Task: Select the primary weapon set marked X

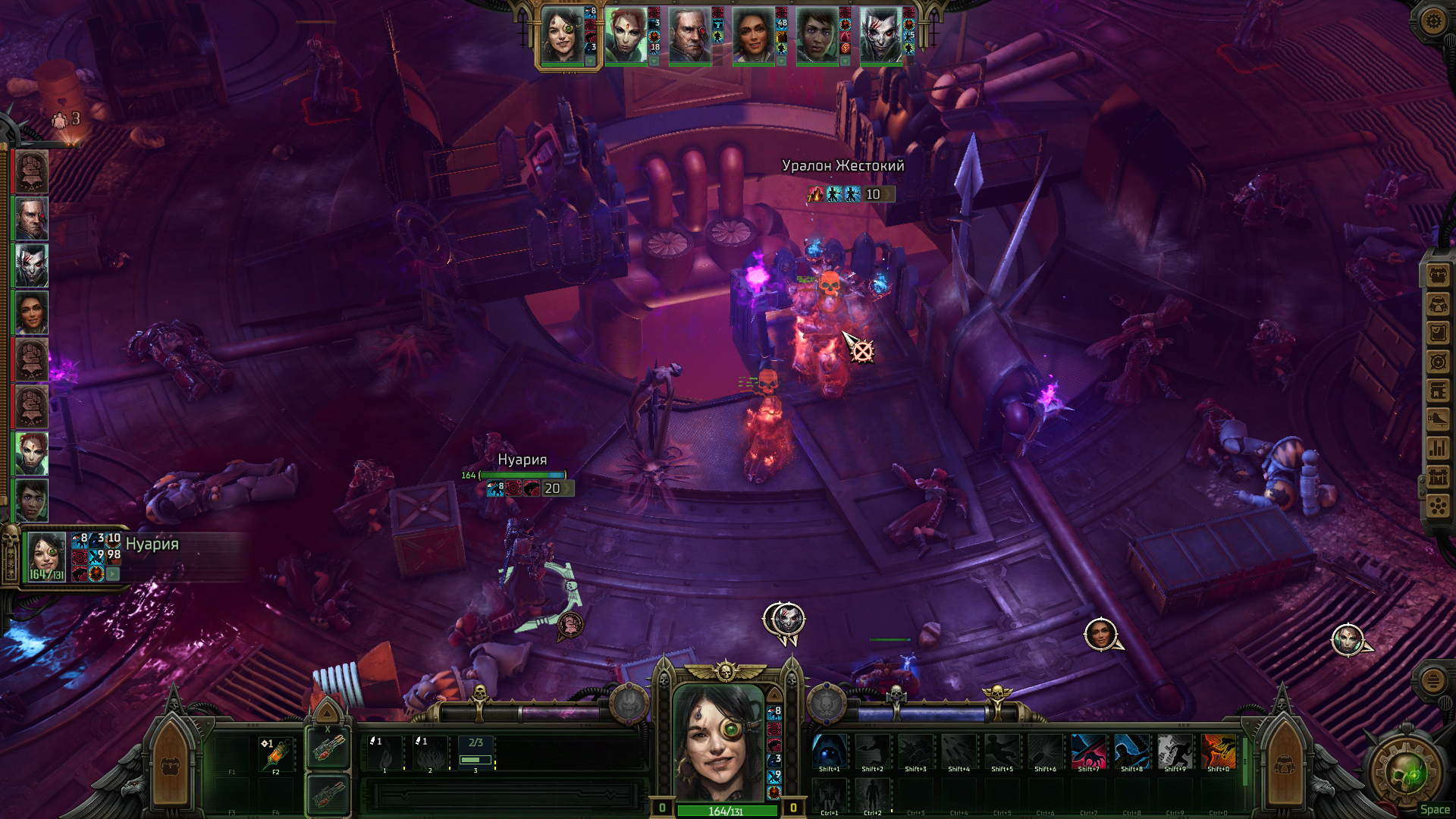Action: [x=328, y=750]
